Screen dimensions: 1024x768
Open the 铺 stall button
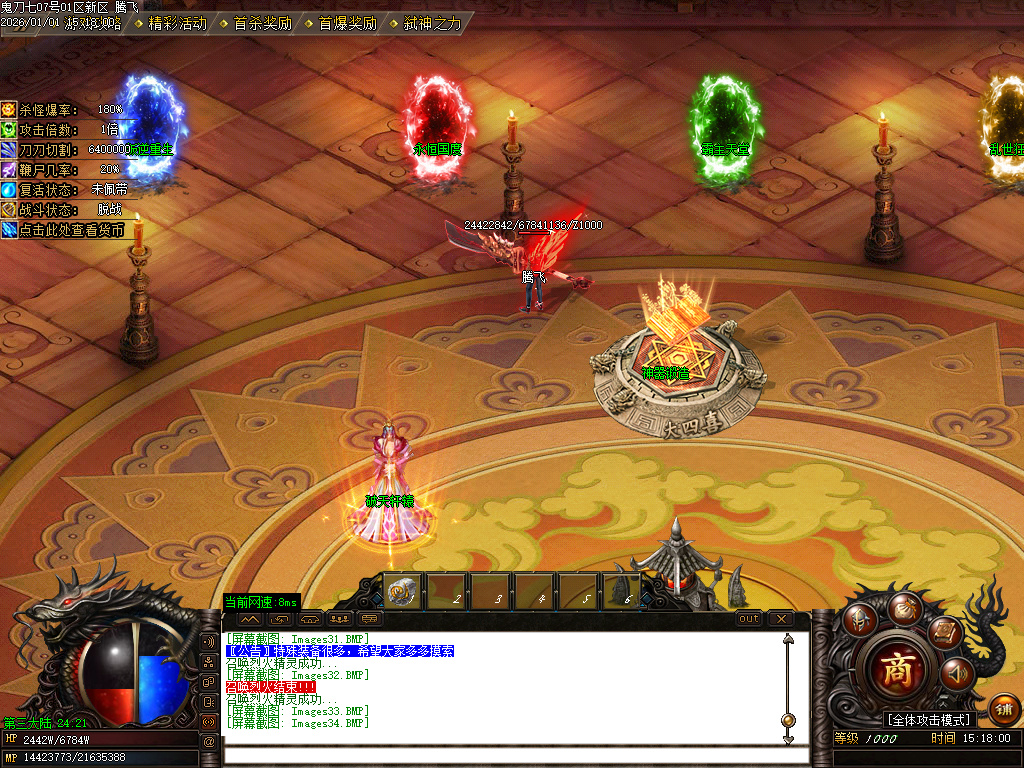pos(1004,710)
